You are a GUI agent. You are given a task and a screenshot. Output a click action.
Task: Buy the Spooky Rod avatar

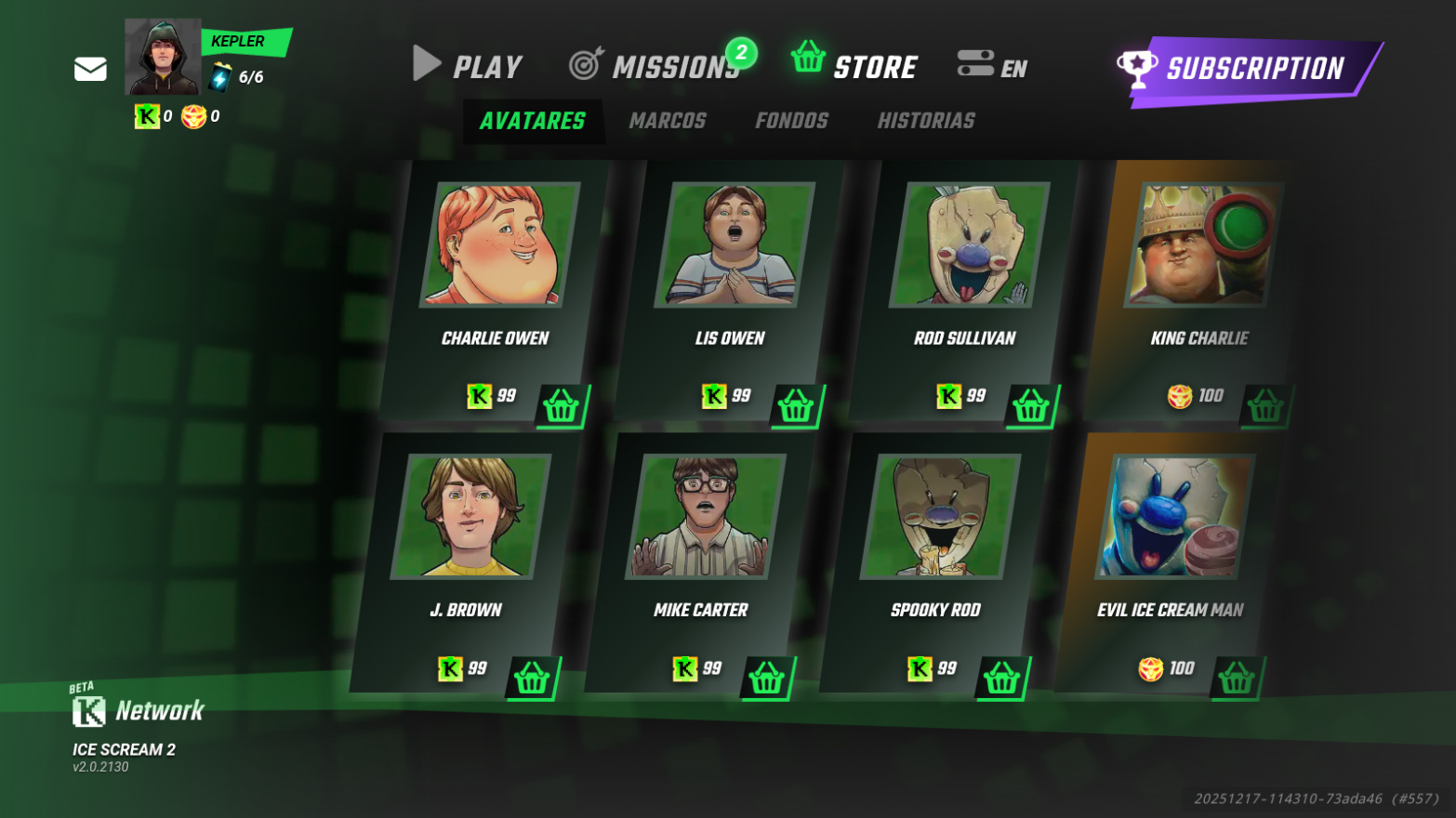click(1001, 679)
